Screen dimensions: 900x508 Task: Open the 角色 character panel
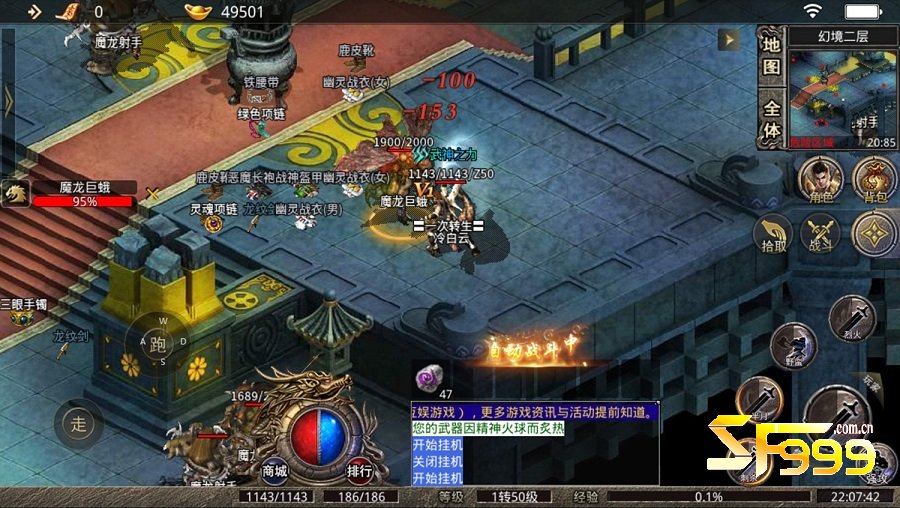(x=820, y=179)
